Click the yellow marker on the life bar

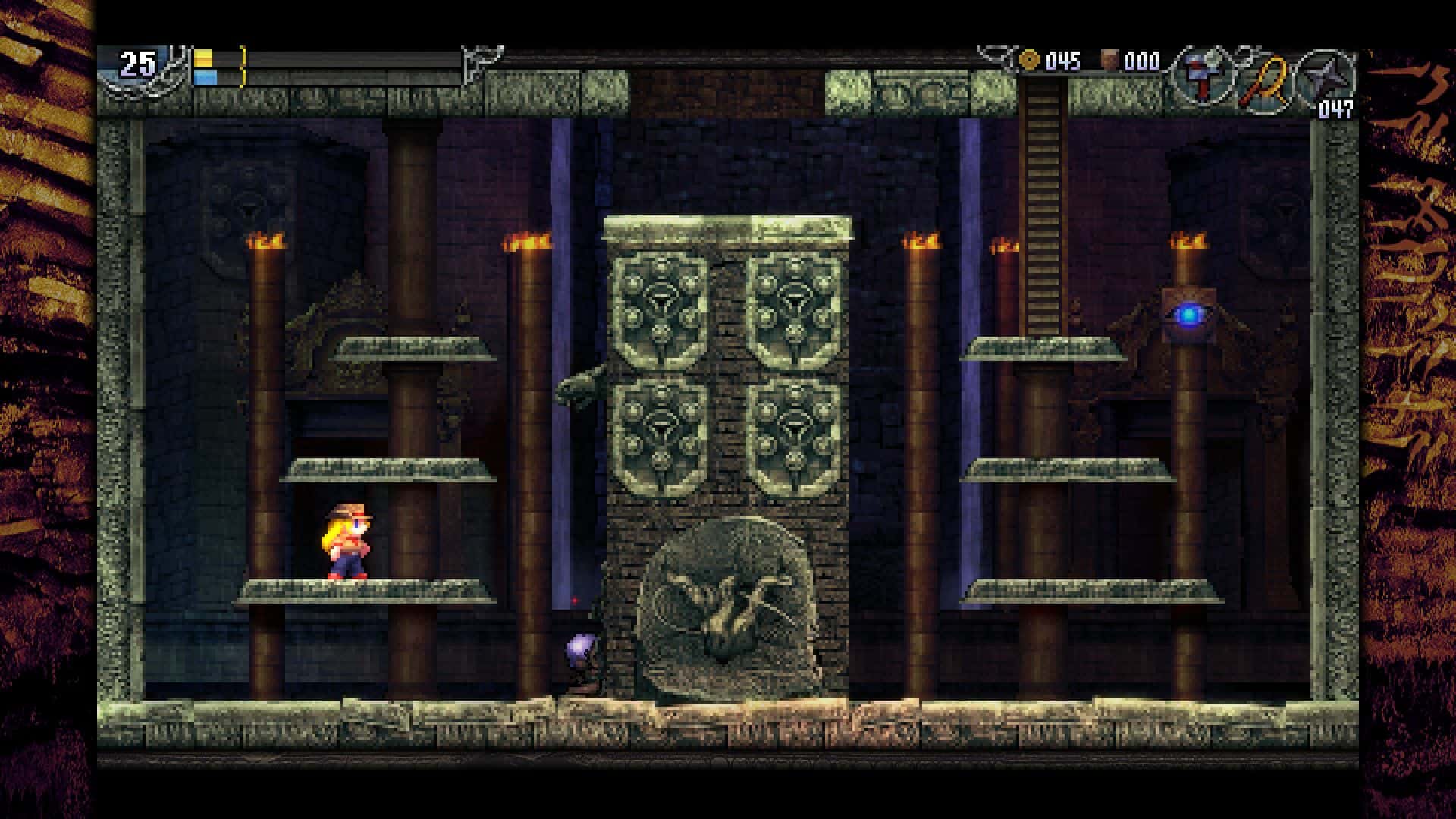243,63
